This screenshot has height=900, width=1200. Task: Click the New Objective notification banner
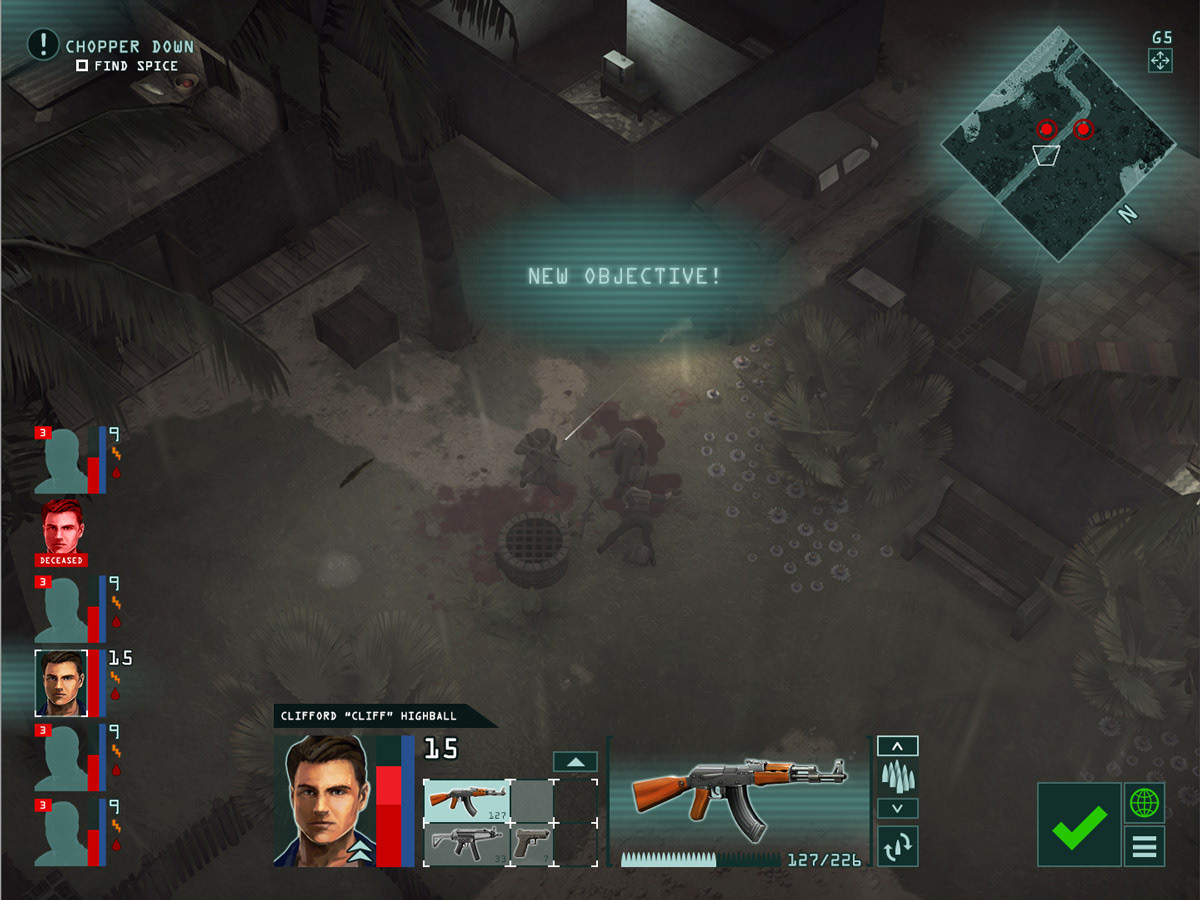click(625, 277)
